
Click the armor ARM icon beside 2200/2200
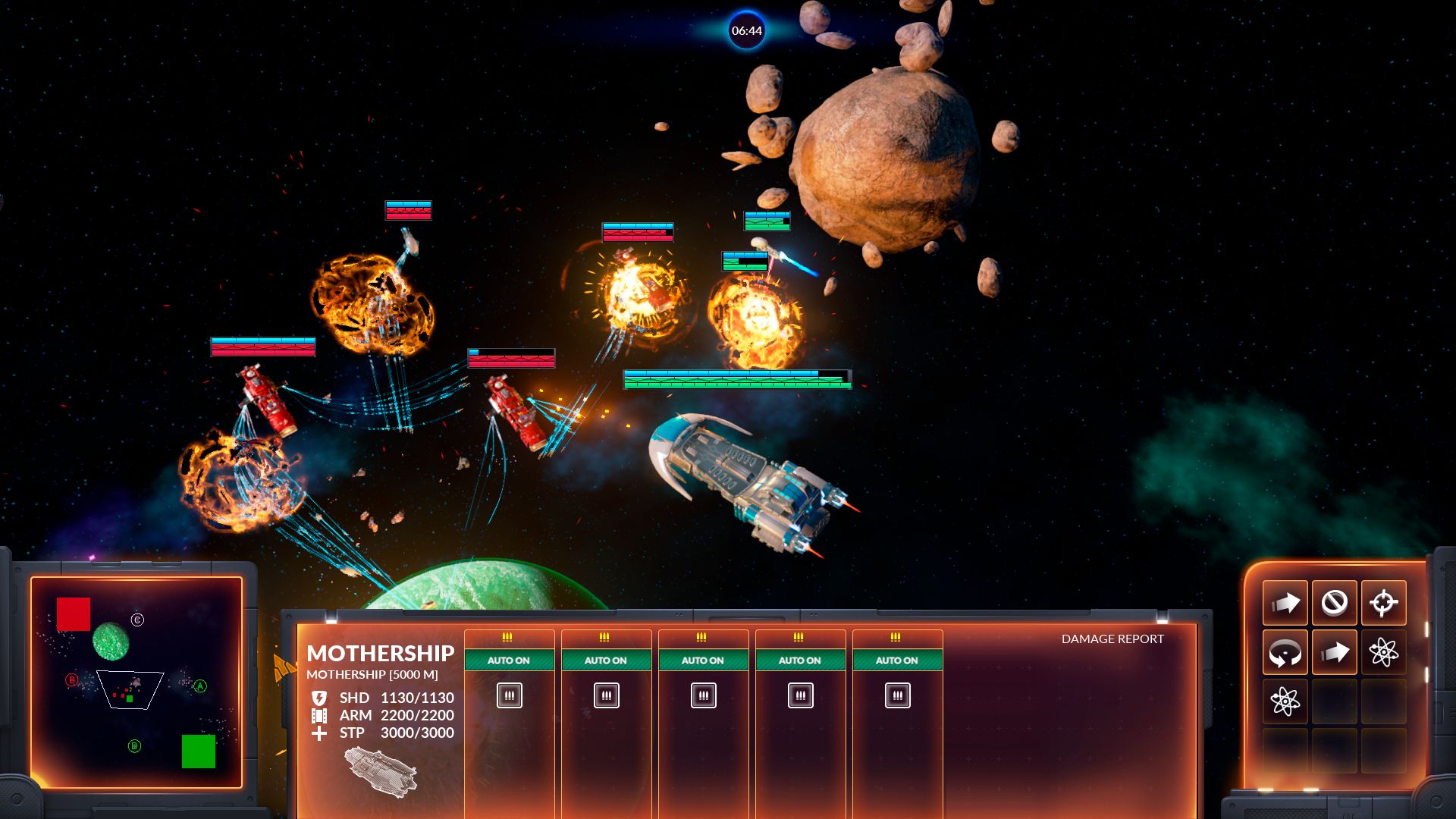[320, 715]
